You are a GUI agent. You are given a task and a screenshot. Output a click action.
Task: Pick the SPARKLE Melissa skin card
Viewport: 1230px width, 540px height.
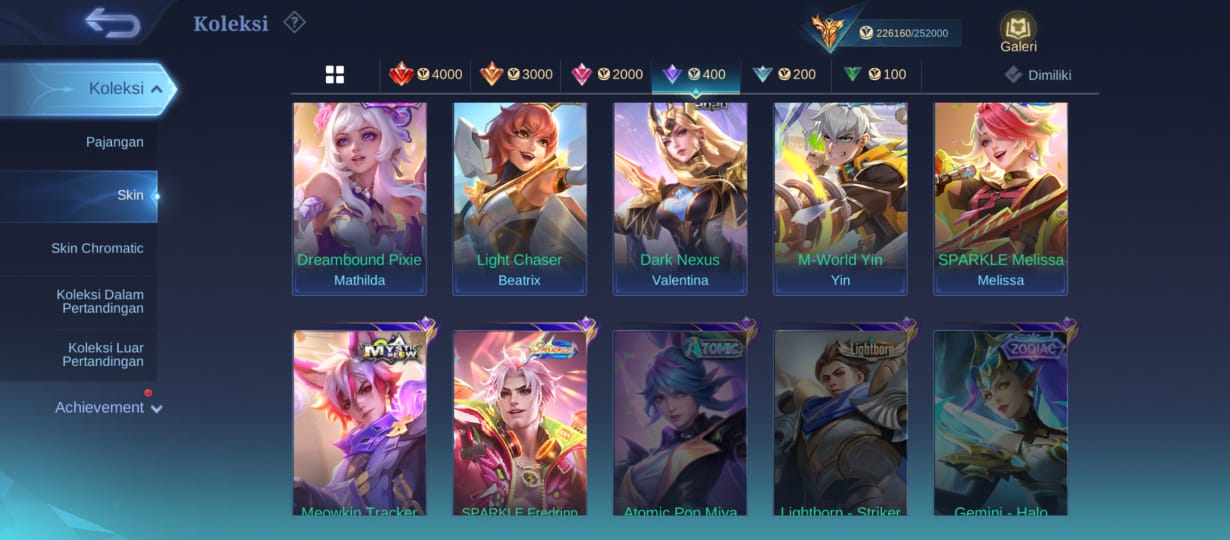pos(1000,198)
